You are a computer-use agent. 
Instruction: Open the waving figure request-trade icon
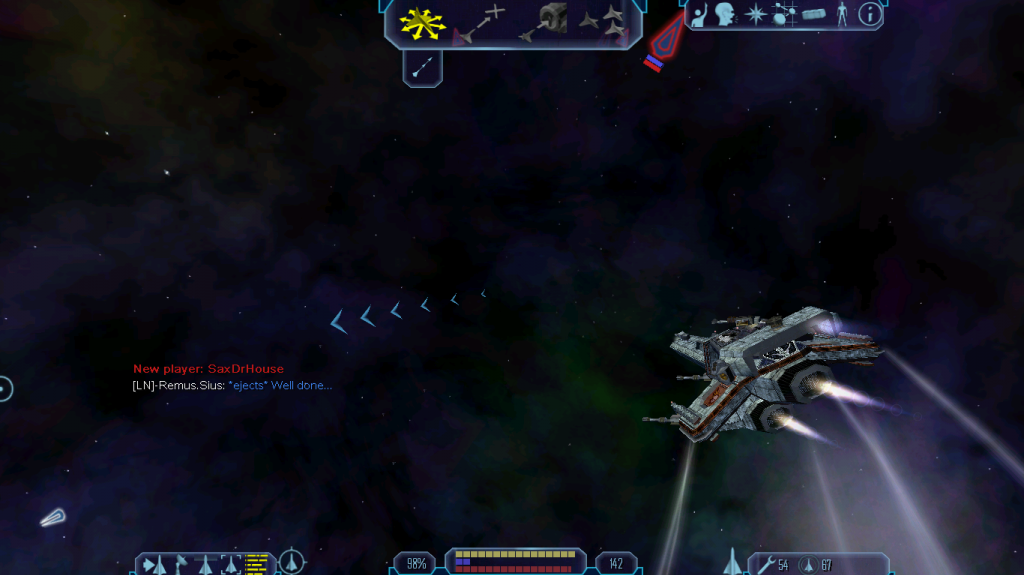pos(701,14)
